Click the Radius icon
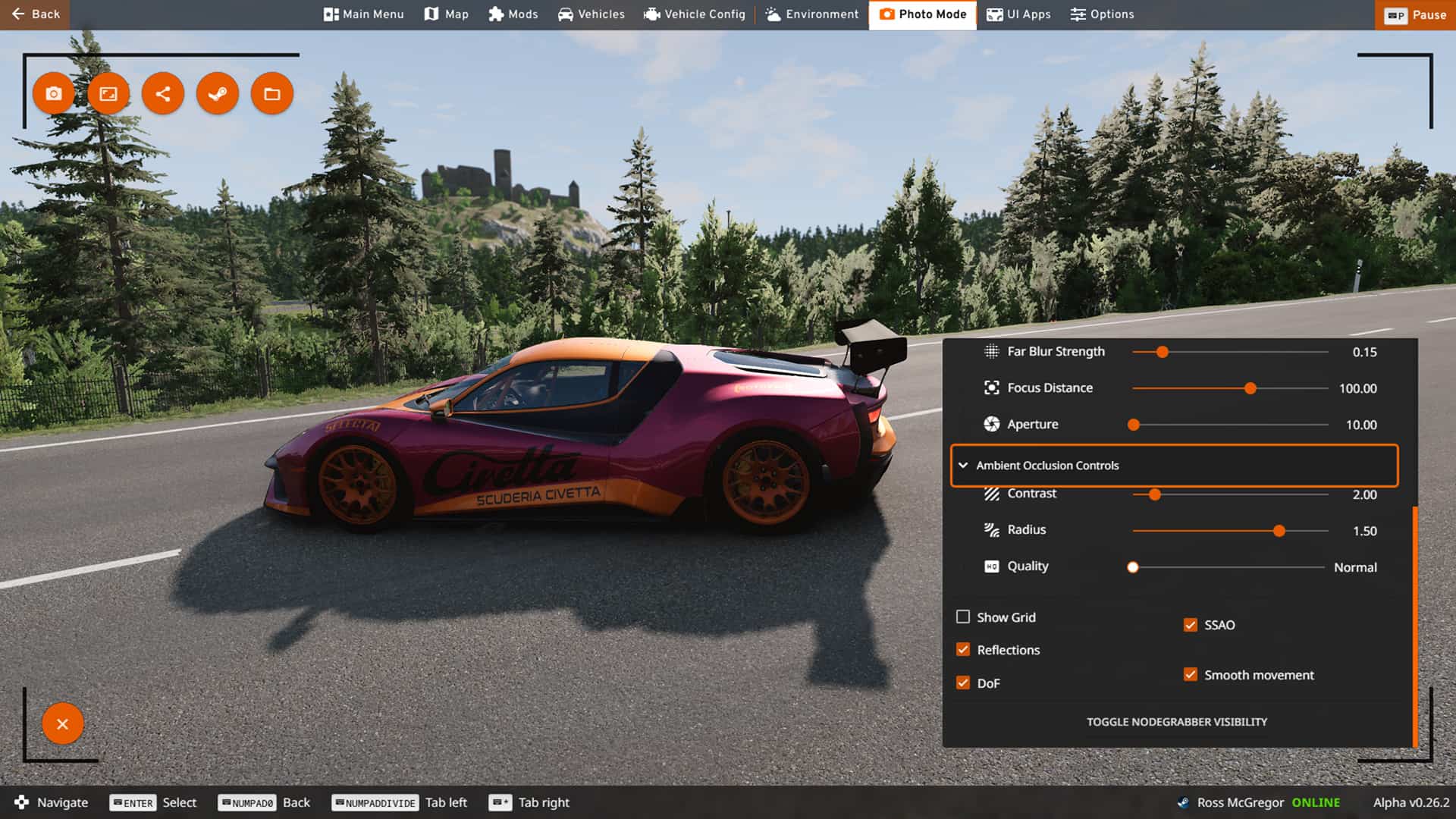This screenshot has width=1456, height=819. click(990, 530)
